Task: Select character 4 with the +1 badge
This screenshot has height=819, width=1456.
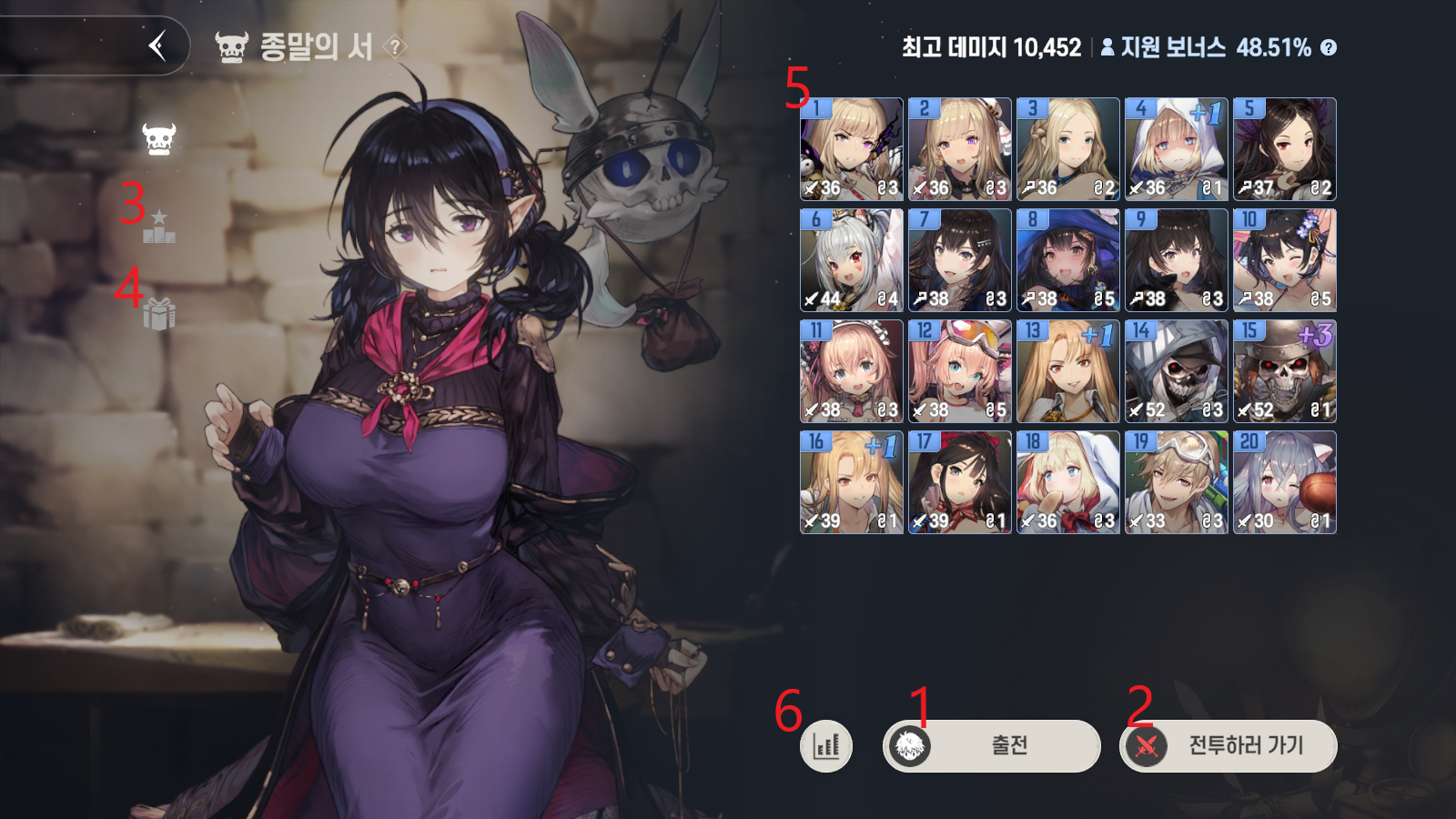Action: point(1176,148)
